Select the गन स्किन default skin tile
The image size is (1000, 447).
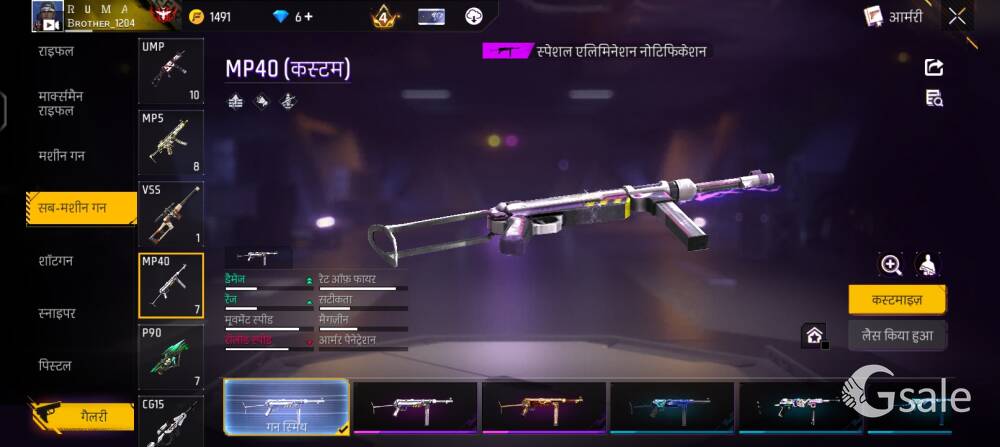(286, 407)
